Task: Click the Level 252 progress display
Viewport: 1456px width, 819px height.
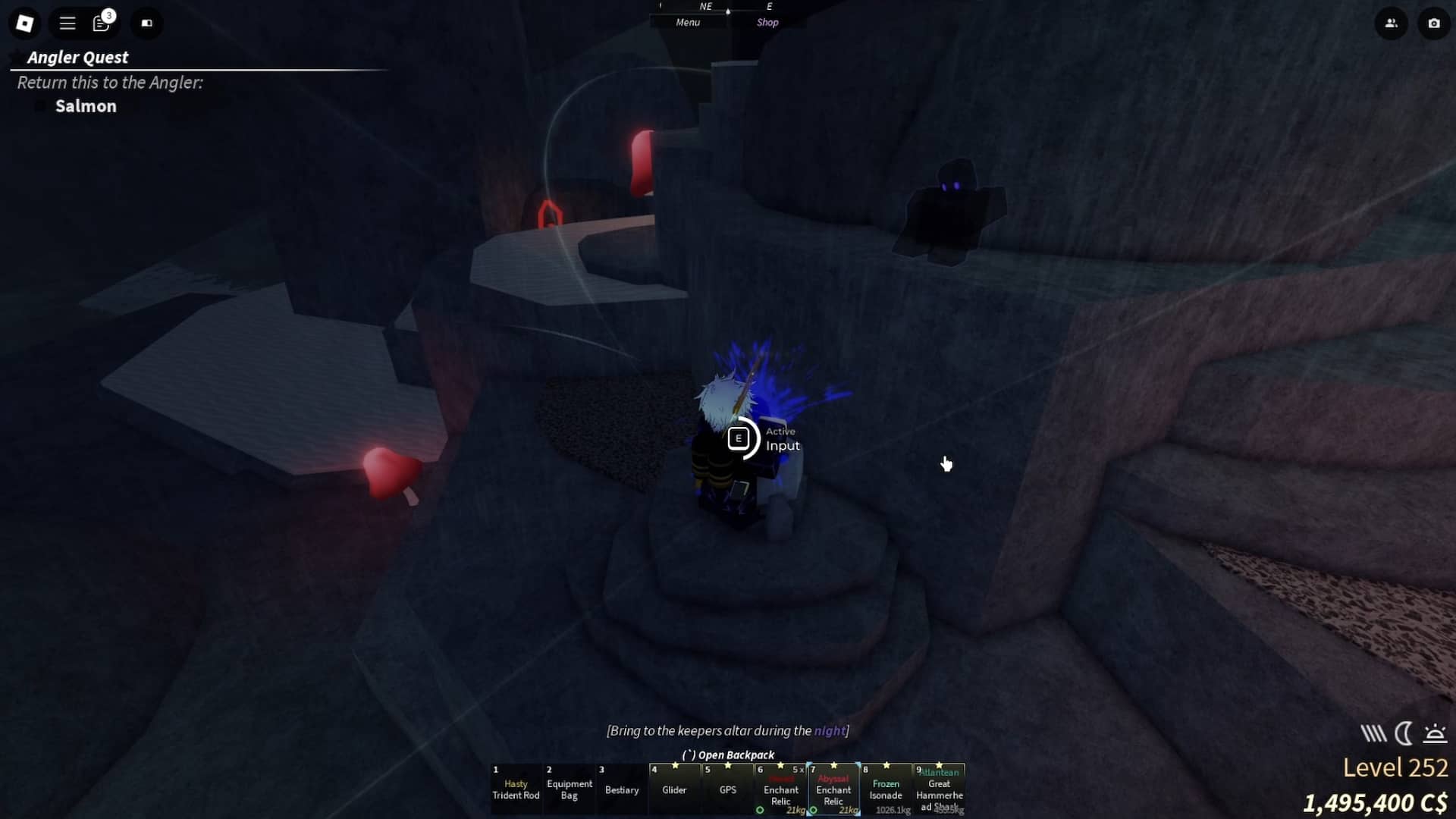Action: click(x=1395, y=767)
